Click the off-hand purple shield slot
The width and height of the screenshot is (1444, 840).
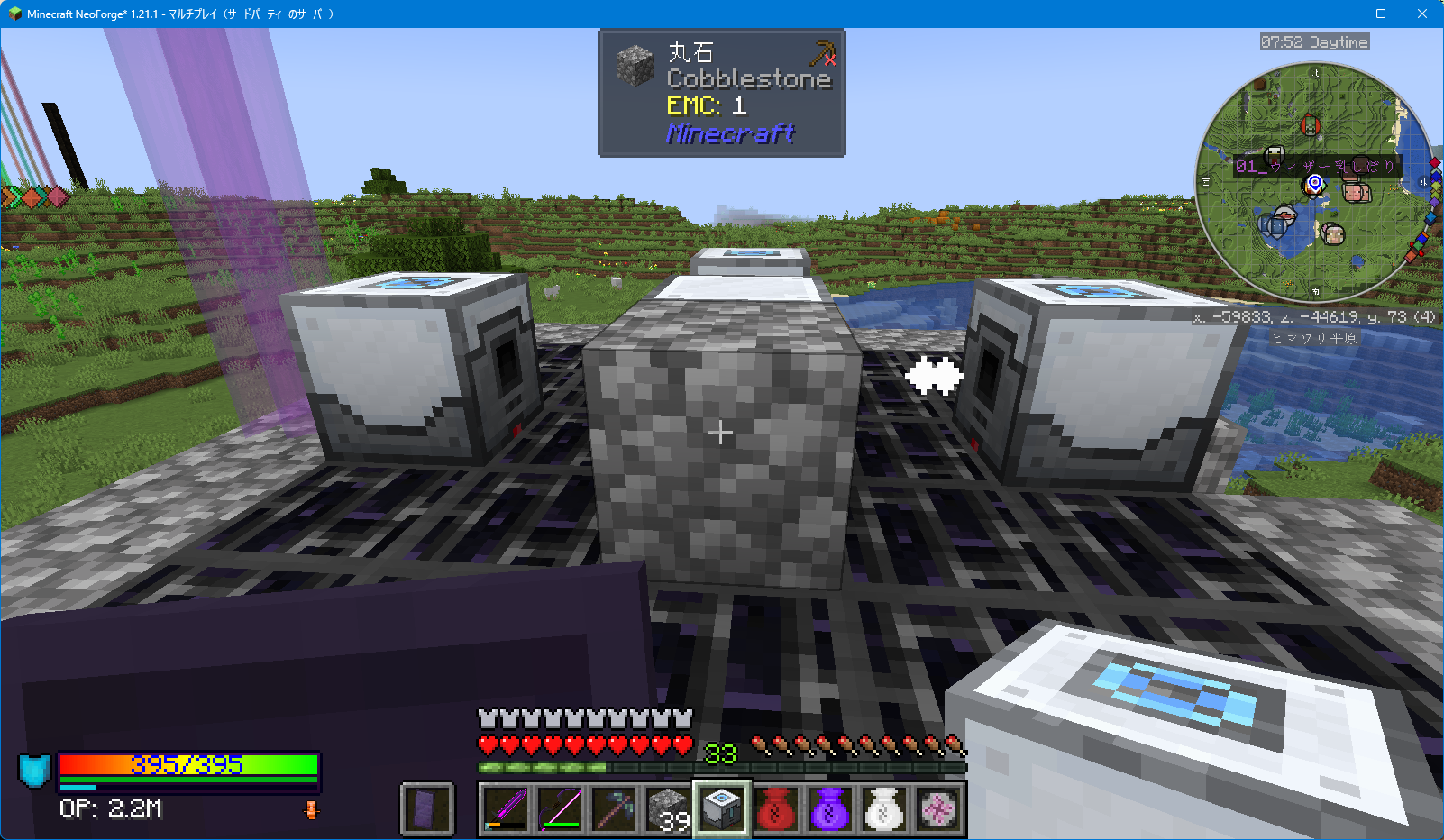coord(426,808)
